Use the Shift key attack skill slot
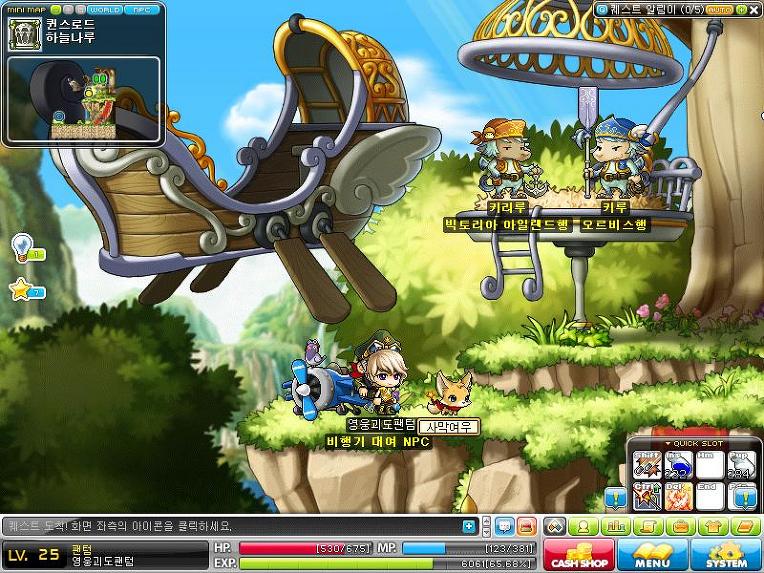This screenshot has width=764, height=573. 648,466
